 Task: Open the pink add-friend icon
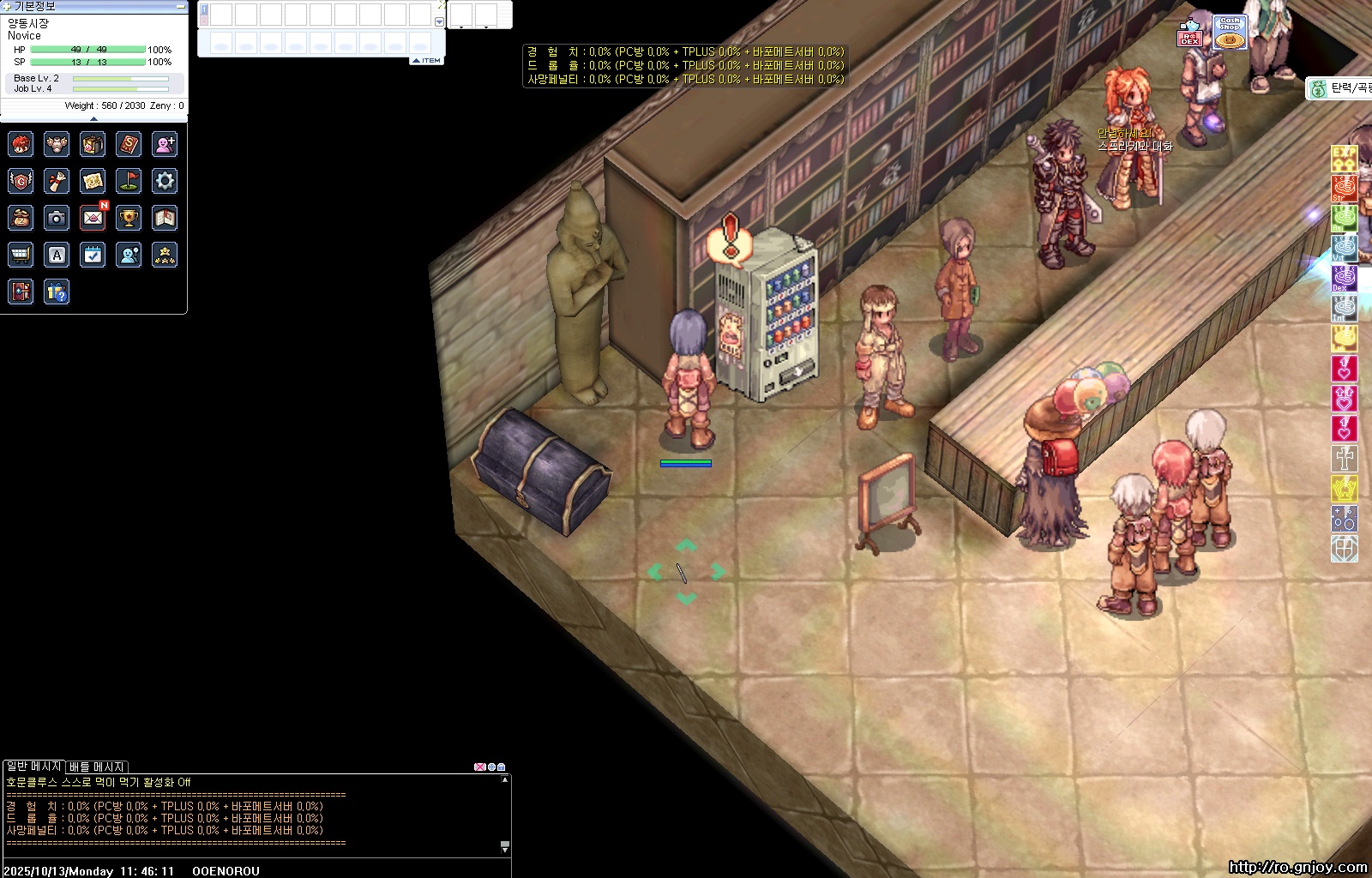(x=165, y=144)
